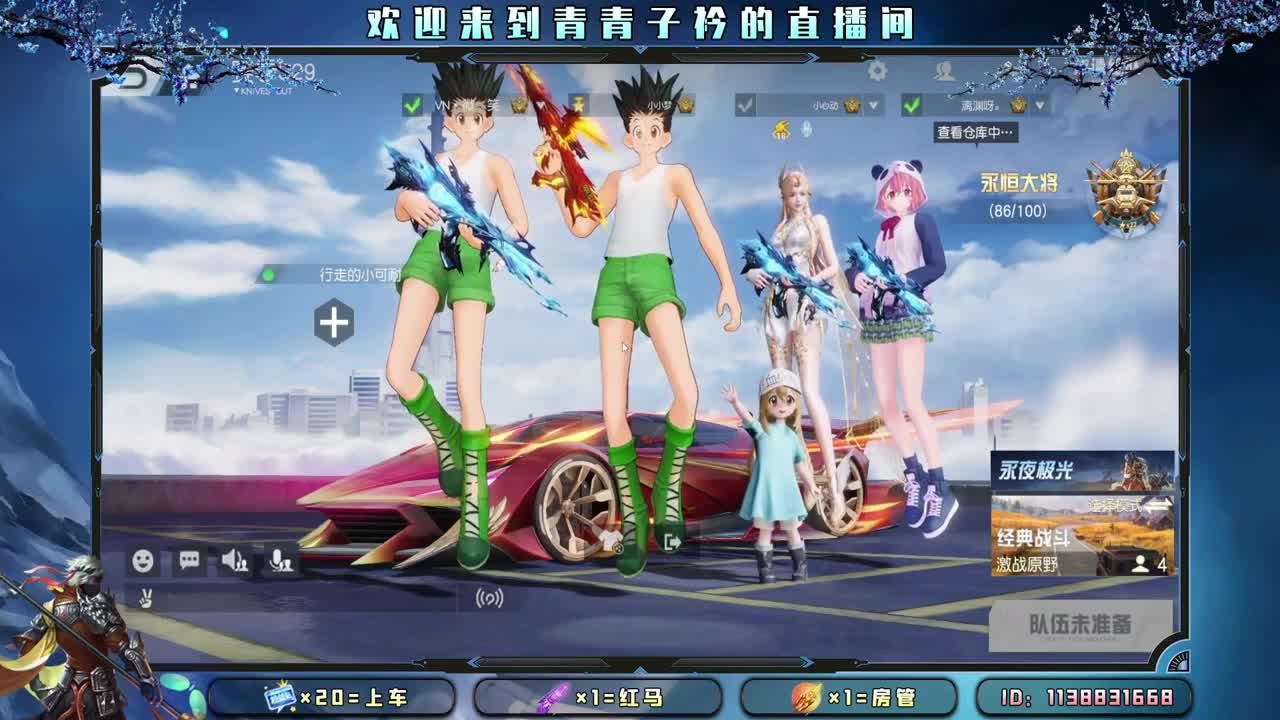Click the exit room icon beside the wardrobe icon

tap(670, 541)
